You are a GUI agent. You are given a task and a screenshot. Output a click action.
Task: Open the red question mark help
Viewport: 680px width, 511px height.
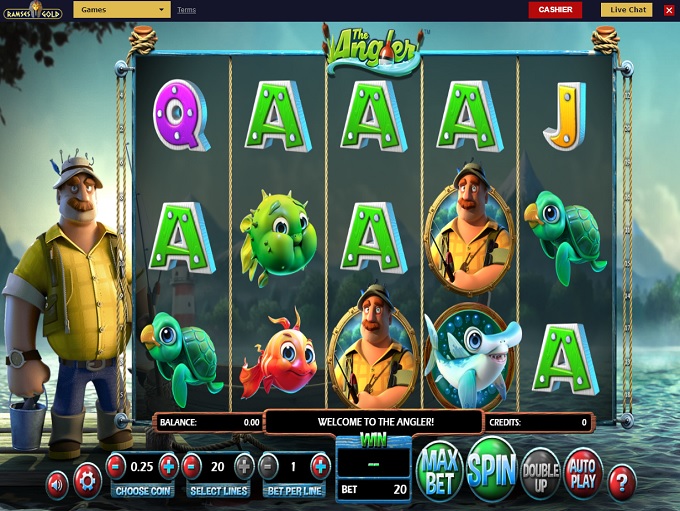tap(622, 482)
